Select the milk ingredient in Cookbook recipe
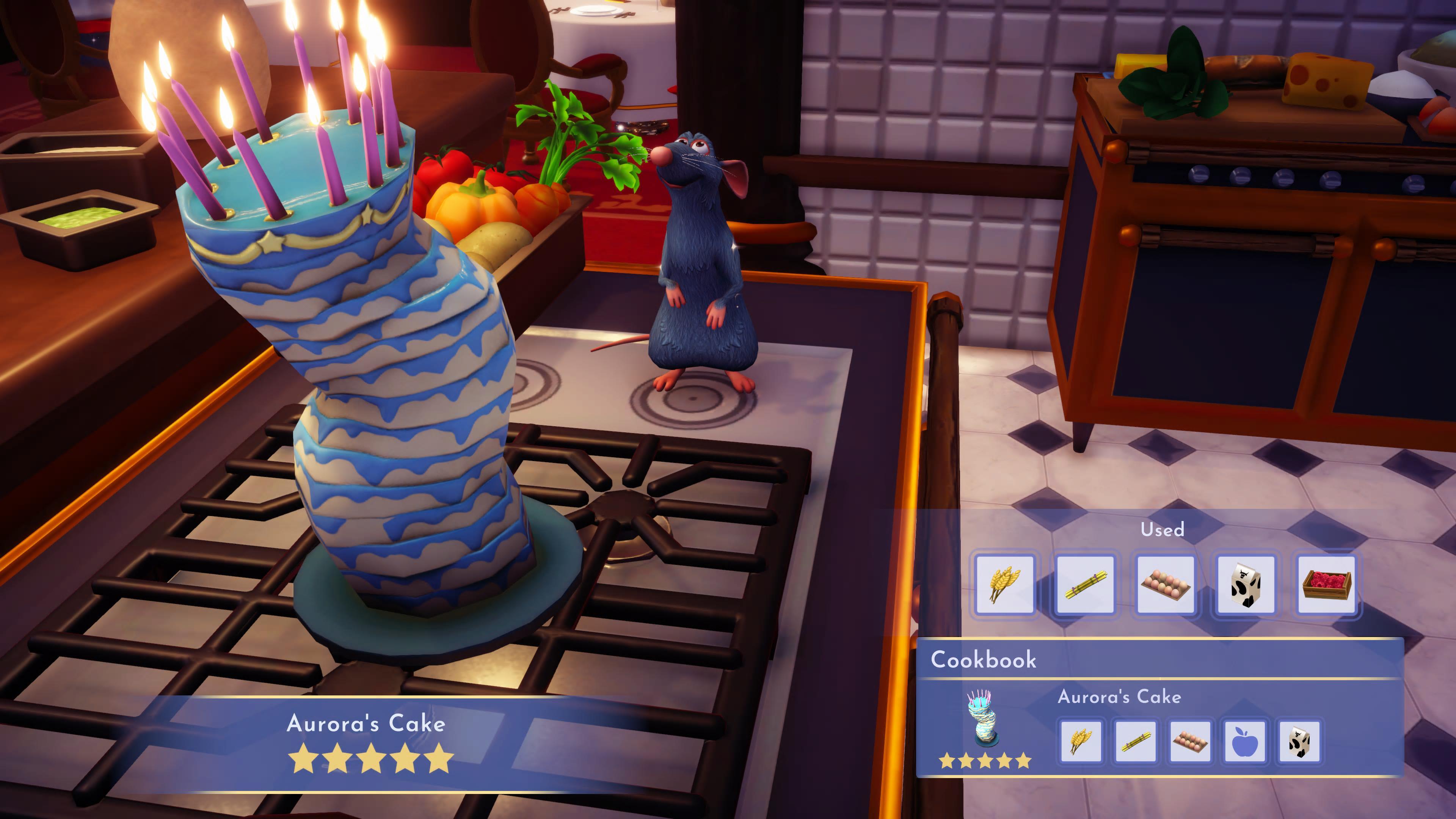This screenshot has height=819, width=1456. tap(1299, 741)
